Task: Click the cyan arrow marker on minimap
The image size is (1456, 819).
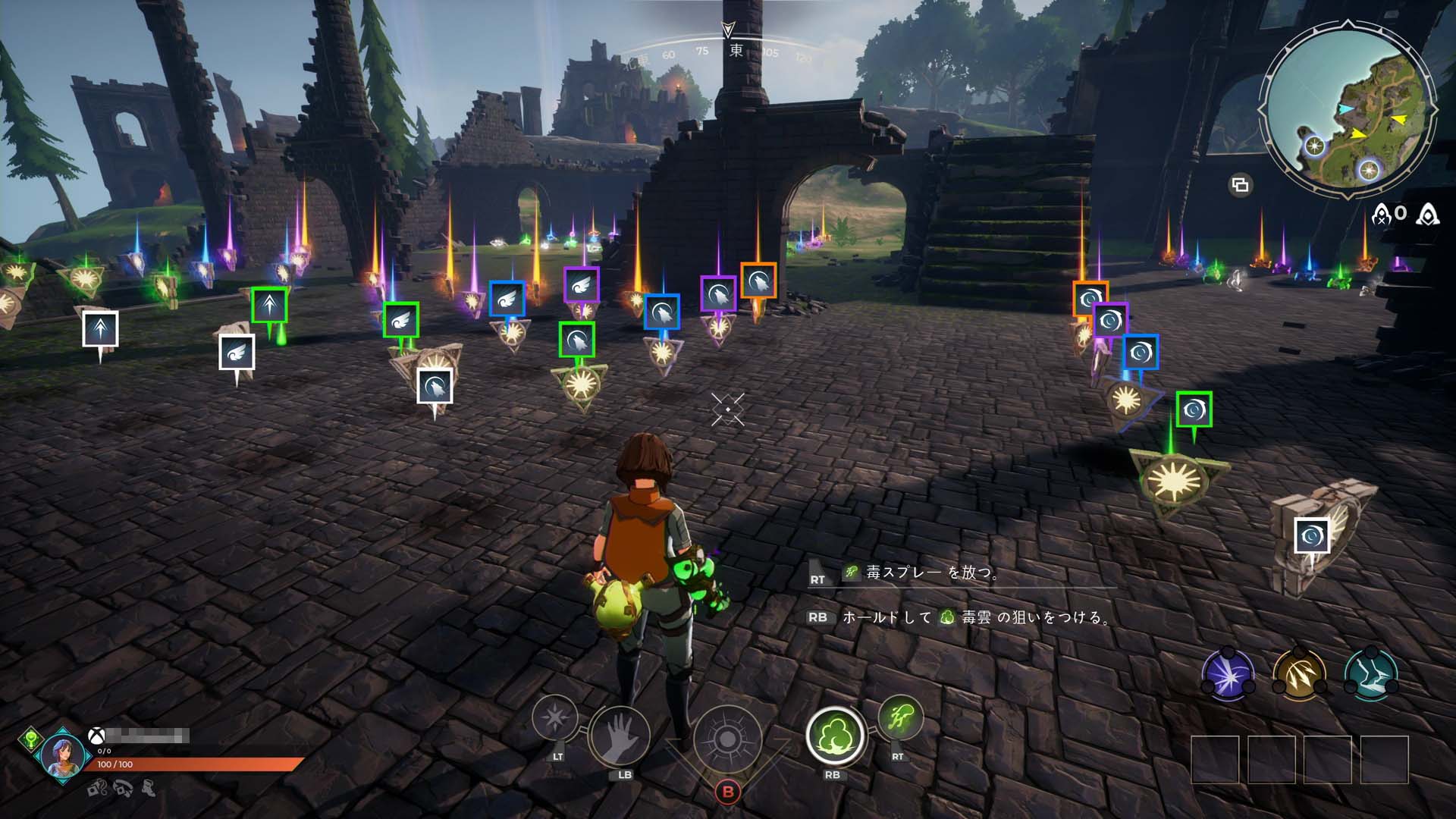Action: pyautogui.click(x=1345, y=110)
